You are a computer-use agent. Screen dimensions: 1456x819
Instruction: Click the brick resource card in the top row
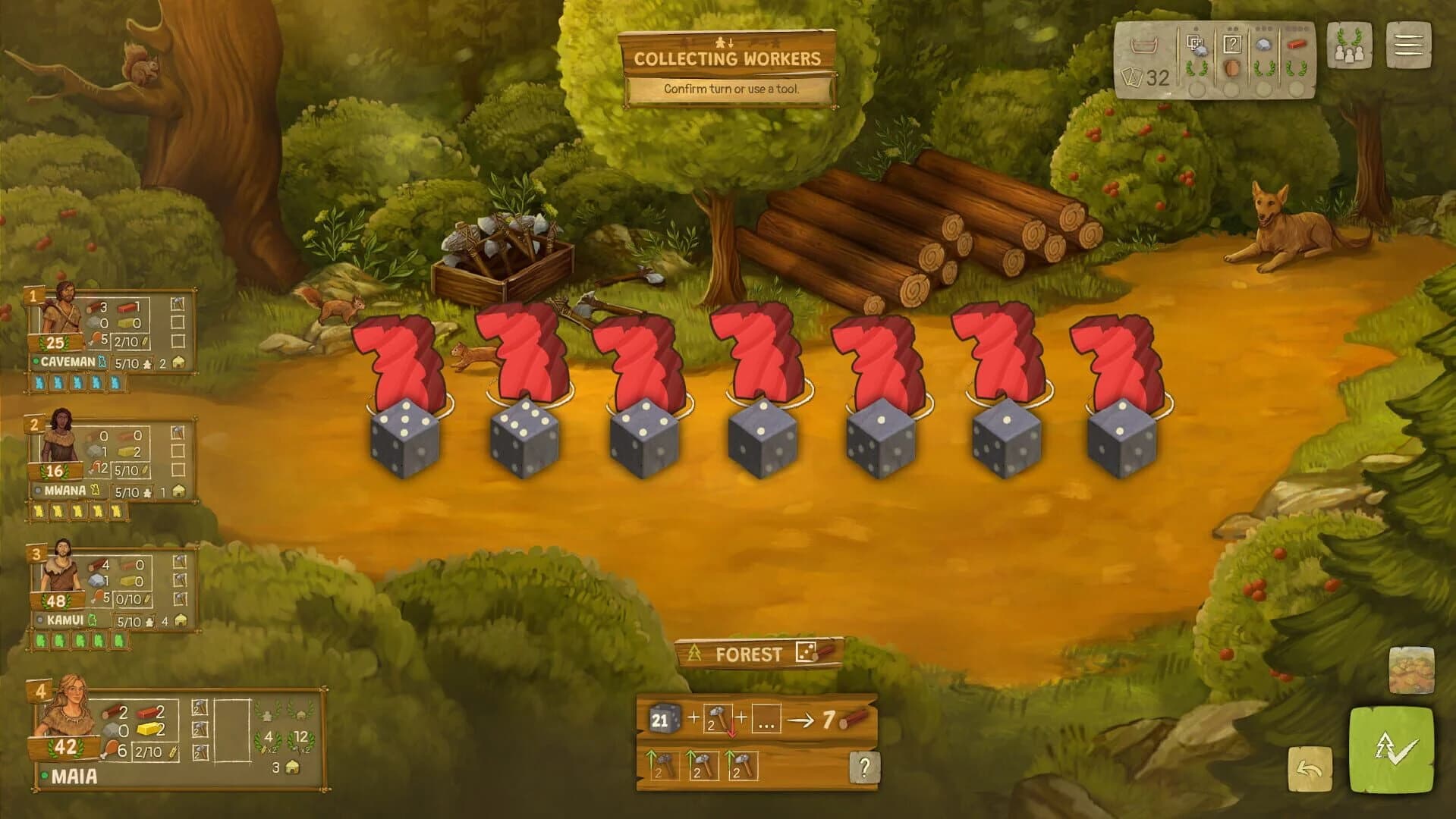click(1297, 44)
